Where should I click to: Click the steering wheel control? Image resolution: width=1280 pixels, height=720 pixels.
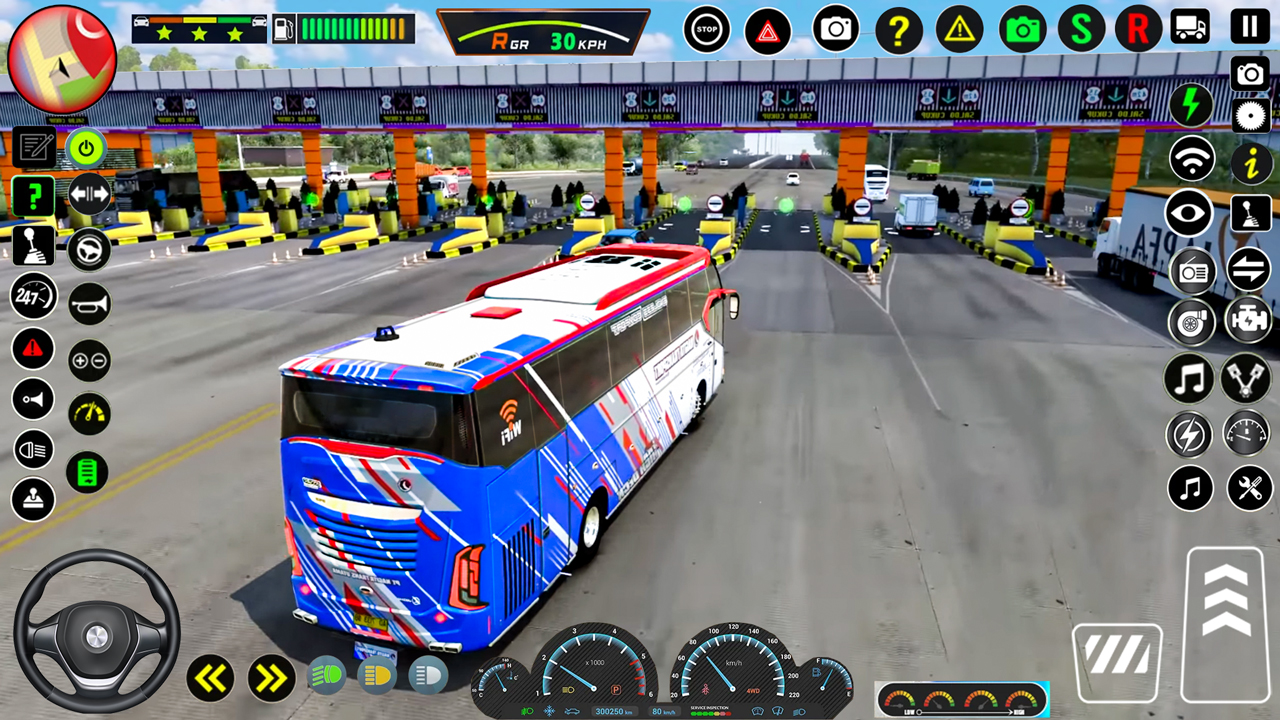click(x=96, y=631)
